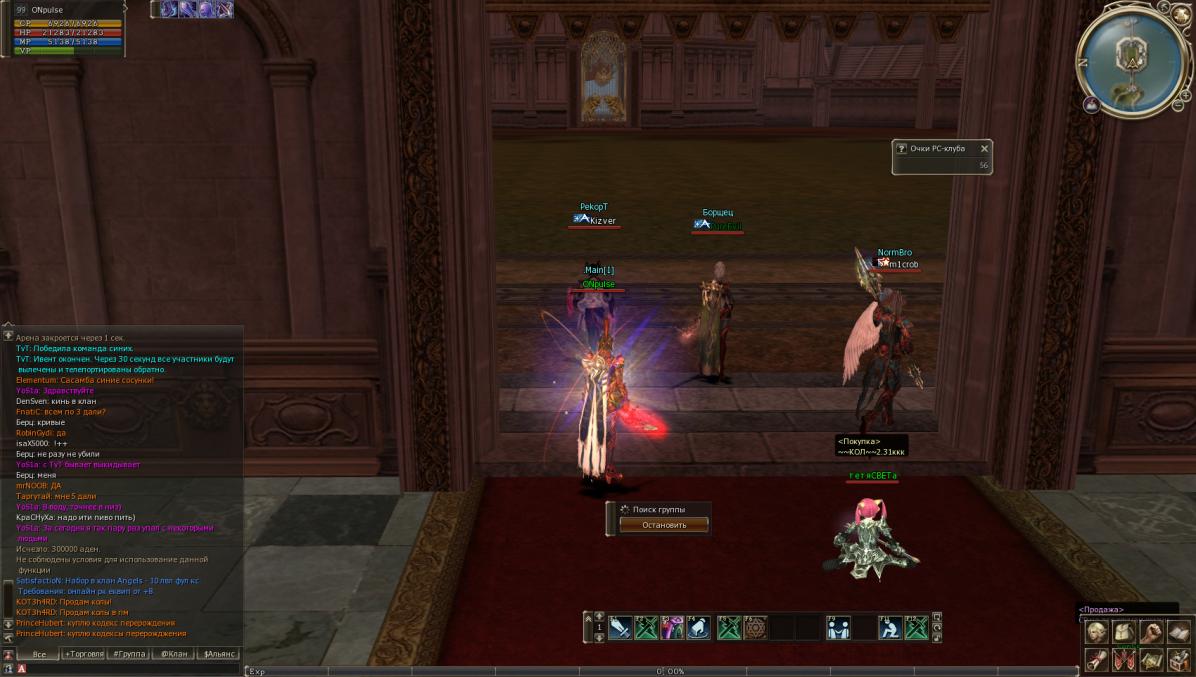The image size is (1196, 677).
Task: Use the sit/kneel action in slot F11
Action: 890,628
